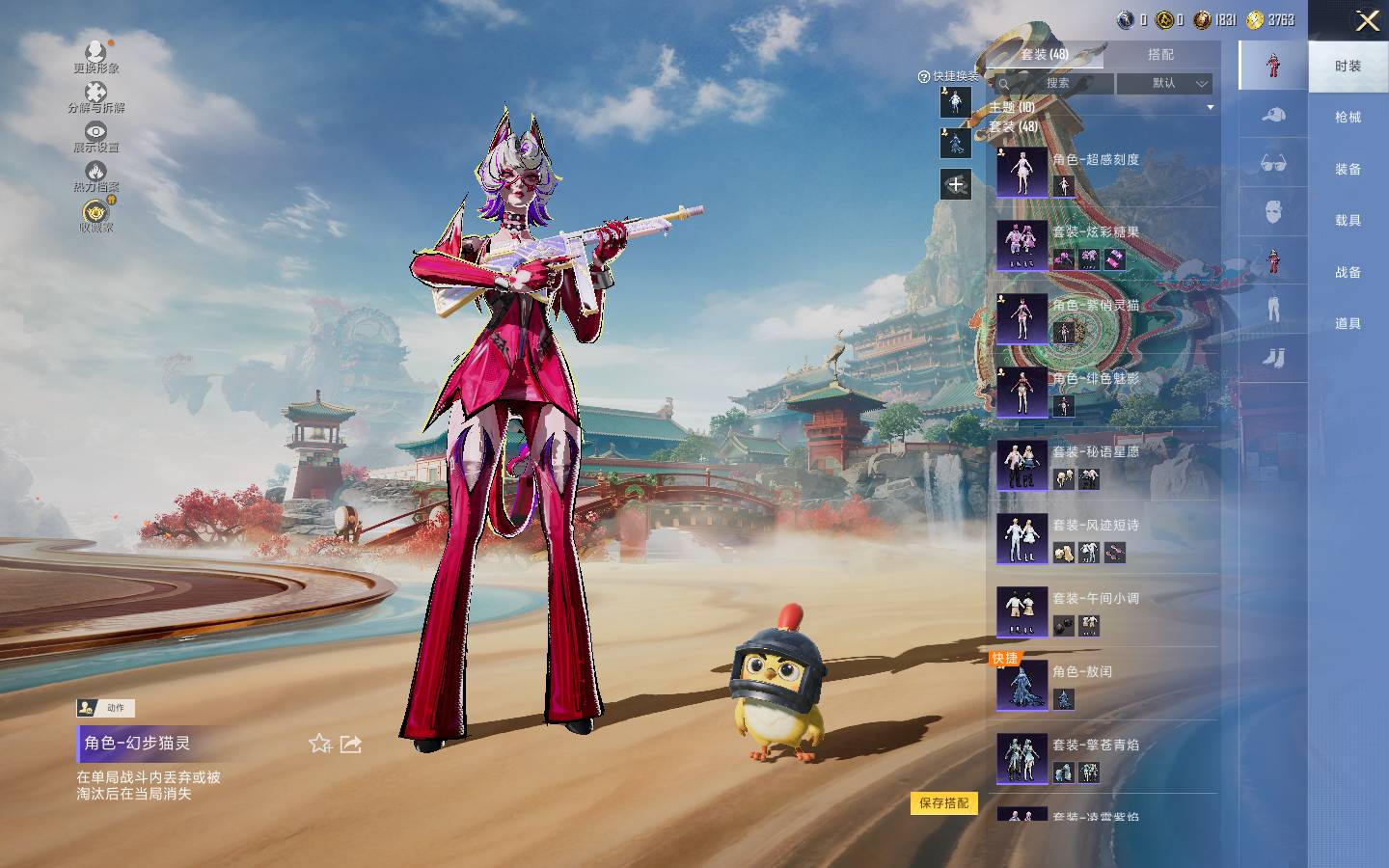Open 分解与拆解 dismantle menu
1389x868 pixels.
tap(95, 96)
